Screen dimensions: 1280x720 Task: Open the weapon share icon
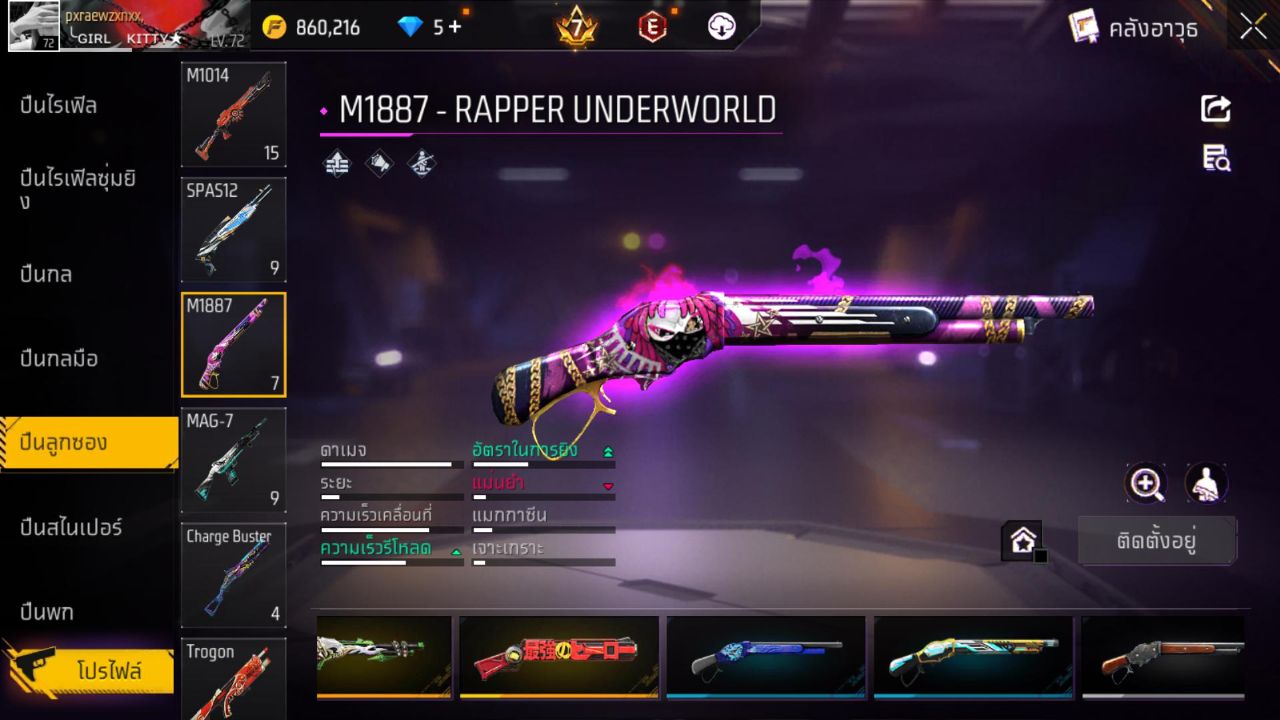point(1215,110)
